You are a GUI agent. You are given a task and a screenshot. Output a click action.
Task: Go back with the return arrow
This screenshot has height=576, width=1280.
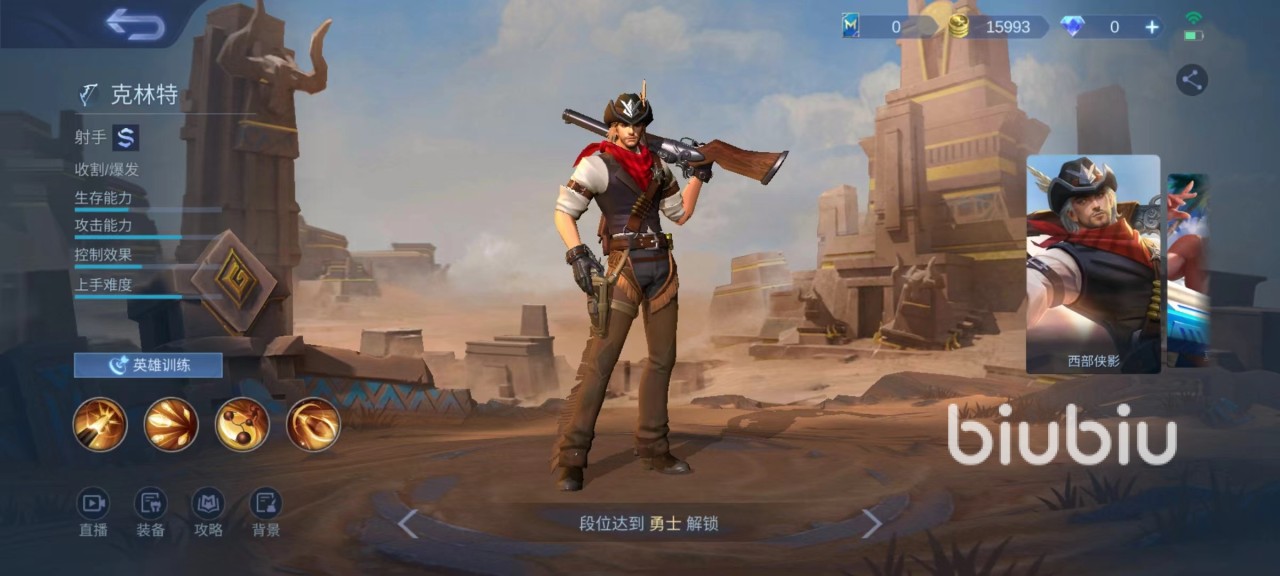[135, 25]
